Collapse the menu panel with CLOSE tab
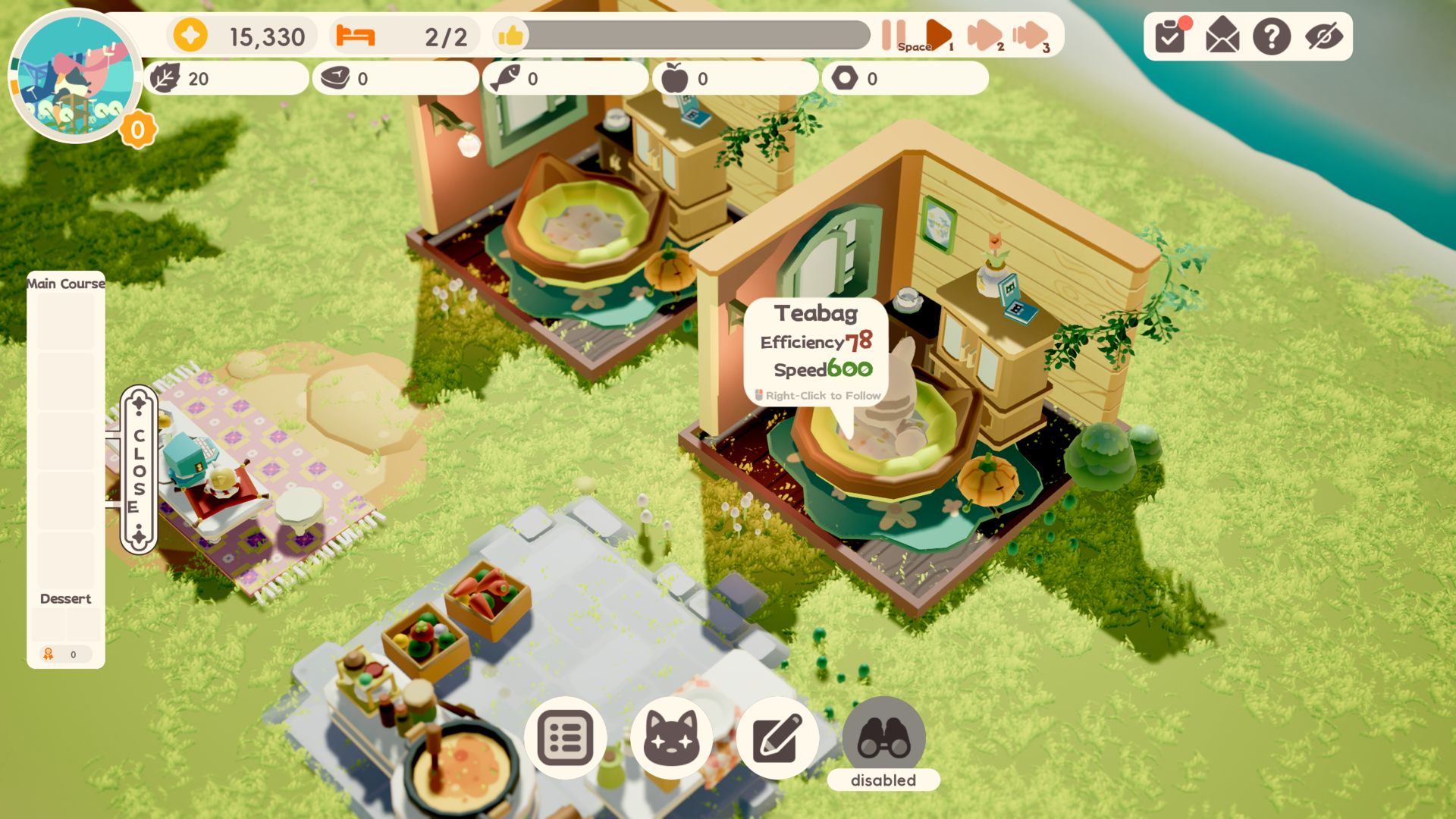Screen dimensions: 1456x819 tap(139, 470)
